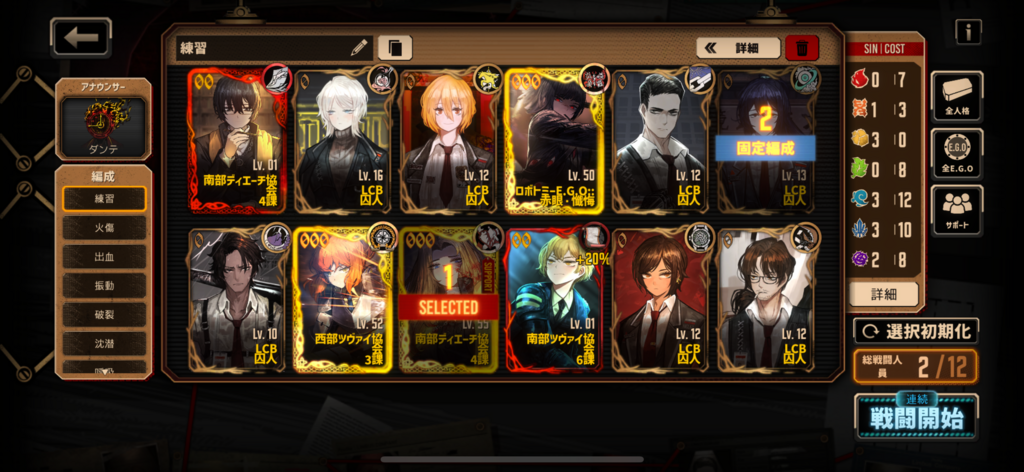Screen dimensions: 1024x472
Task: Open the 全人格 identity list
Action: [x=957, y=96]
